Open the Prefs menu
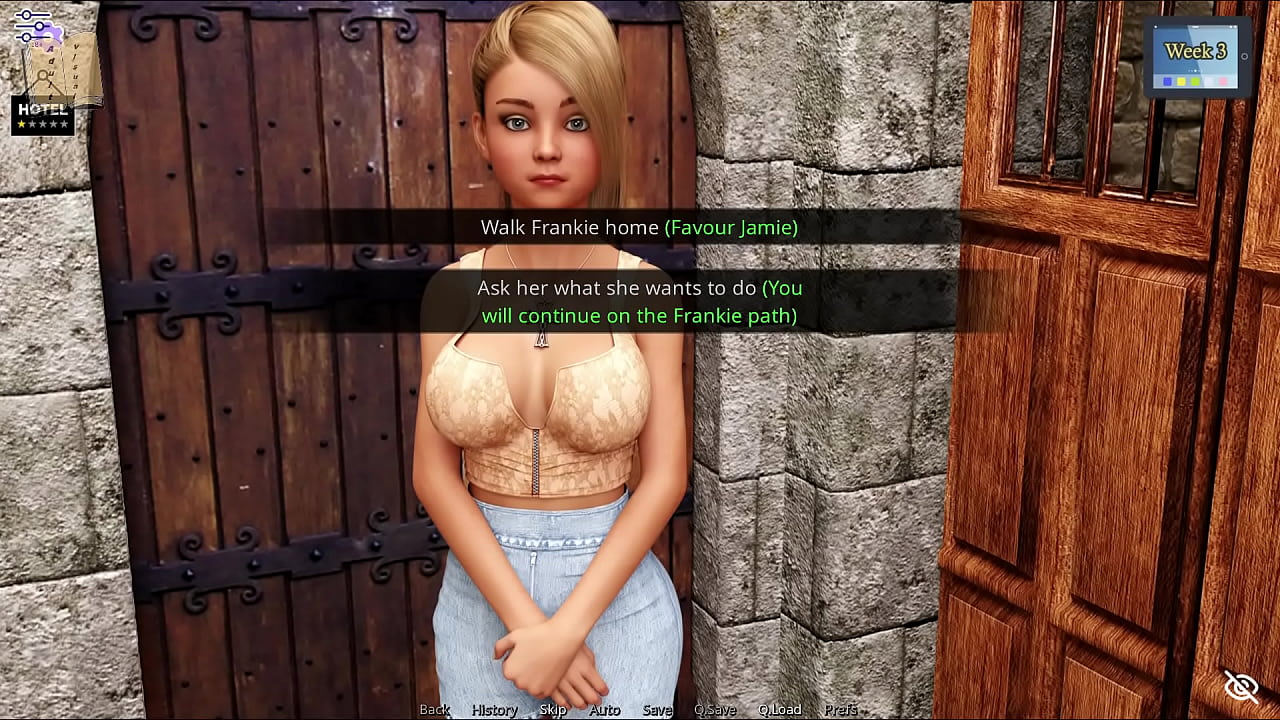 click(x=840, y=709)
